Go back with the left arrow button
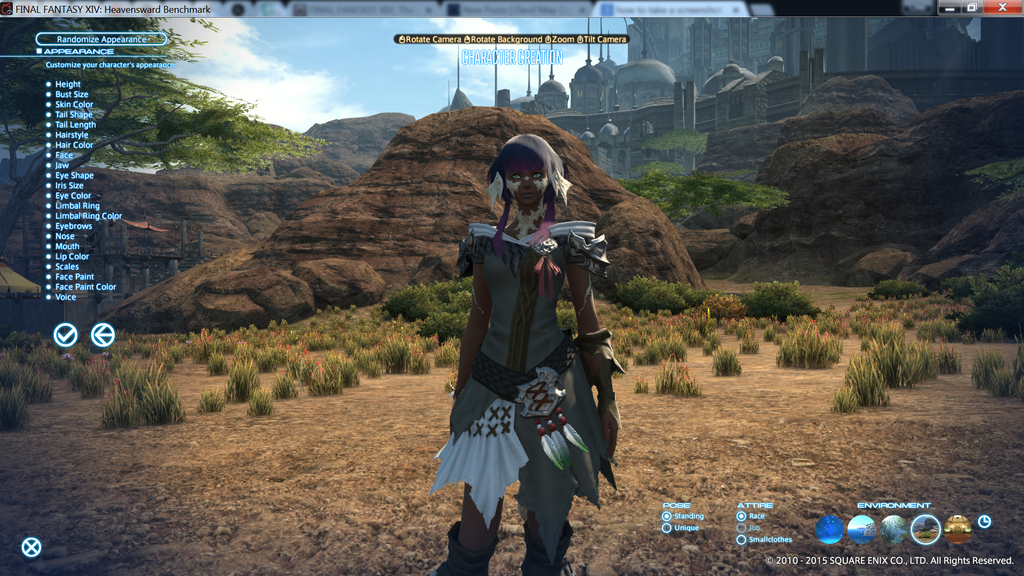This screenshot has height=576, width=1024. pyautogui.click(x=102, y=335)
